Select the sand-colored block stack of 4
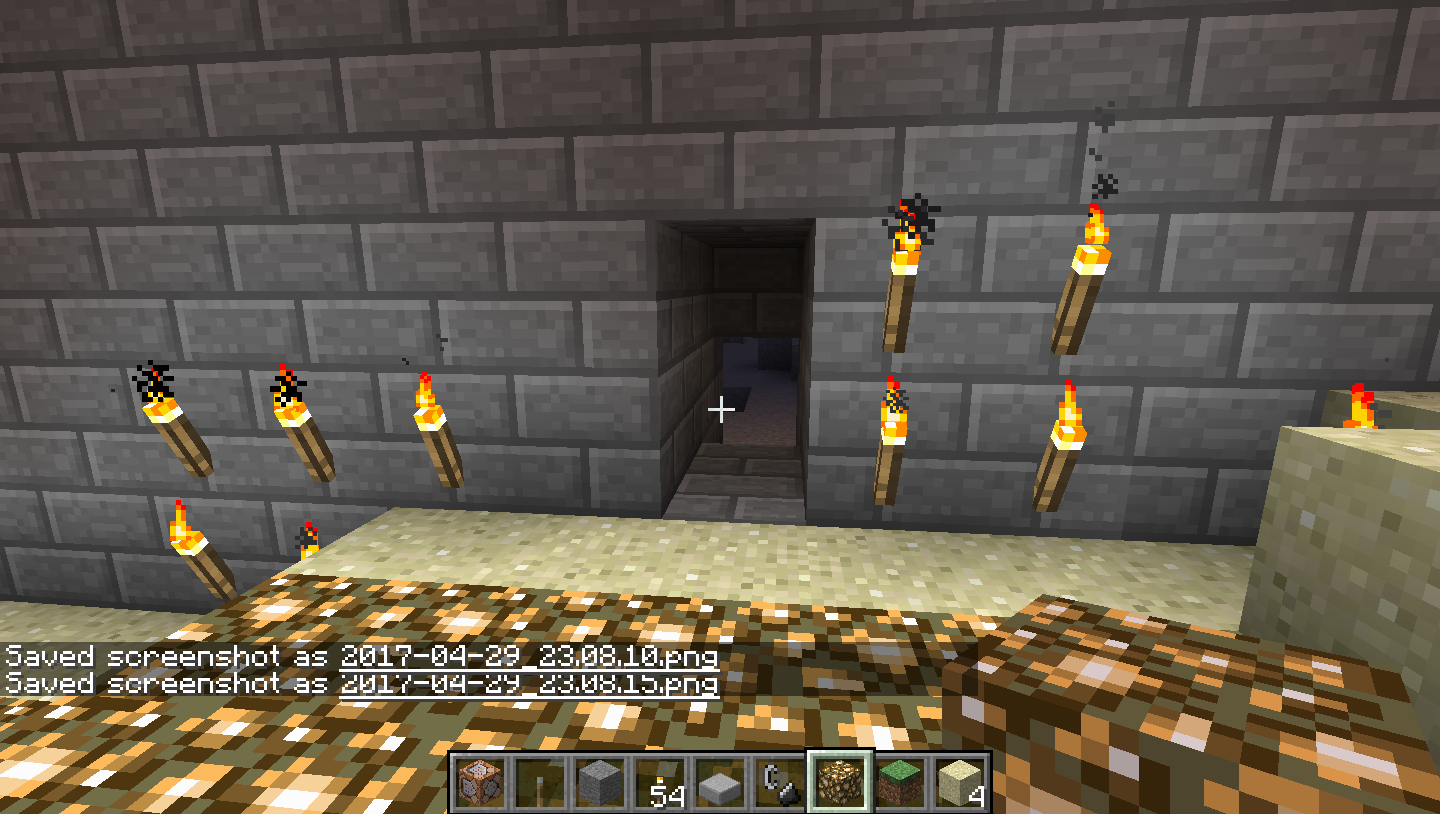The image size is (1440, 814). (x=960, y=782)
